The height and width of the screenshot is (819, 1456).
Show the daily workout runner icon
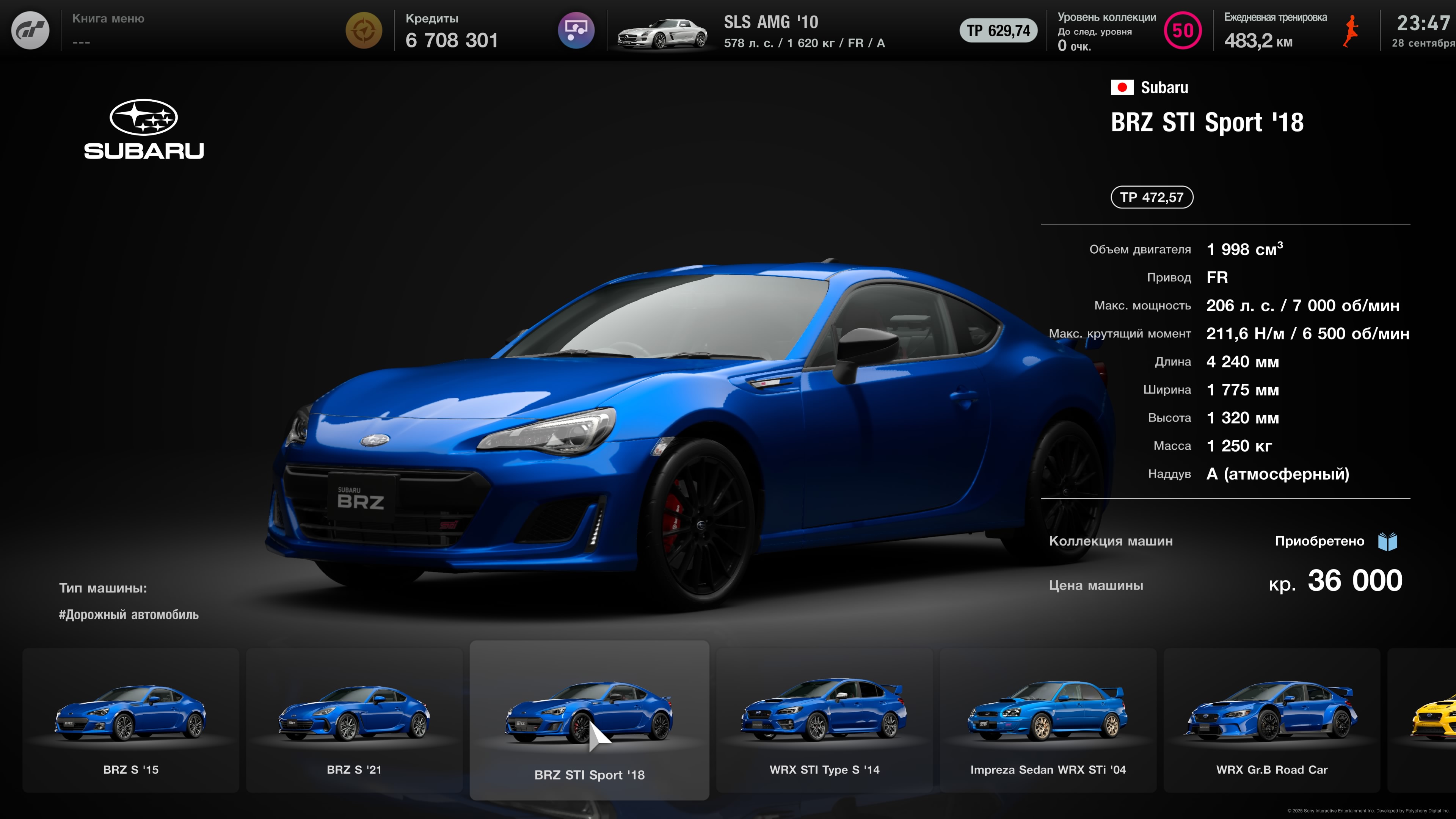point(1351,30)
